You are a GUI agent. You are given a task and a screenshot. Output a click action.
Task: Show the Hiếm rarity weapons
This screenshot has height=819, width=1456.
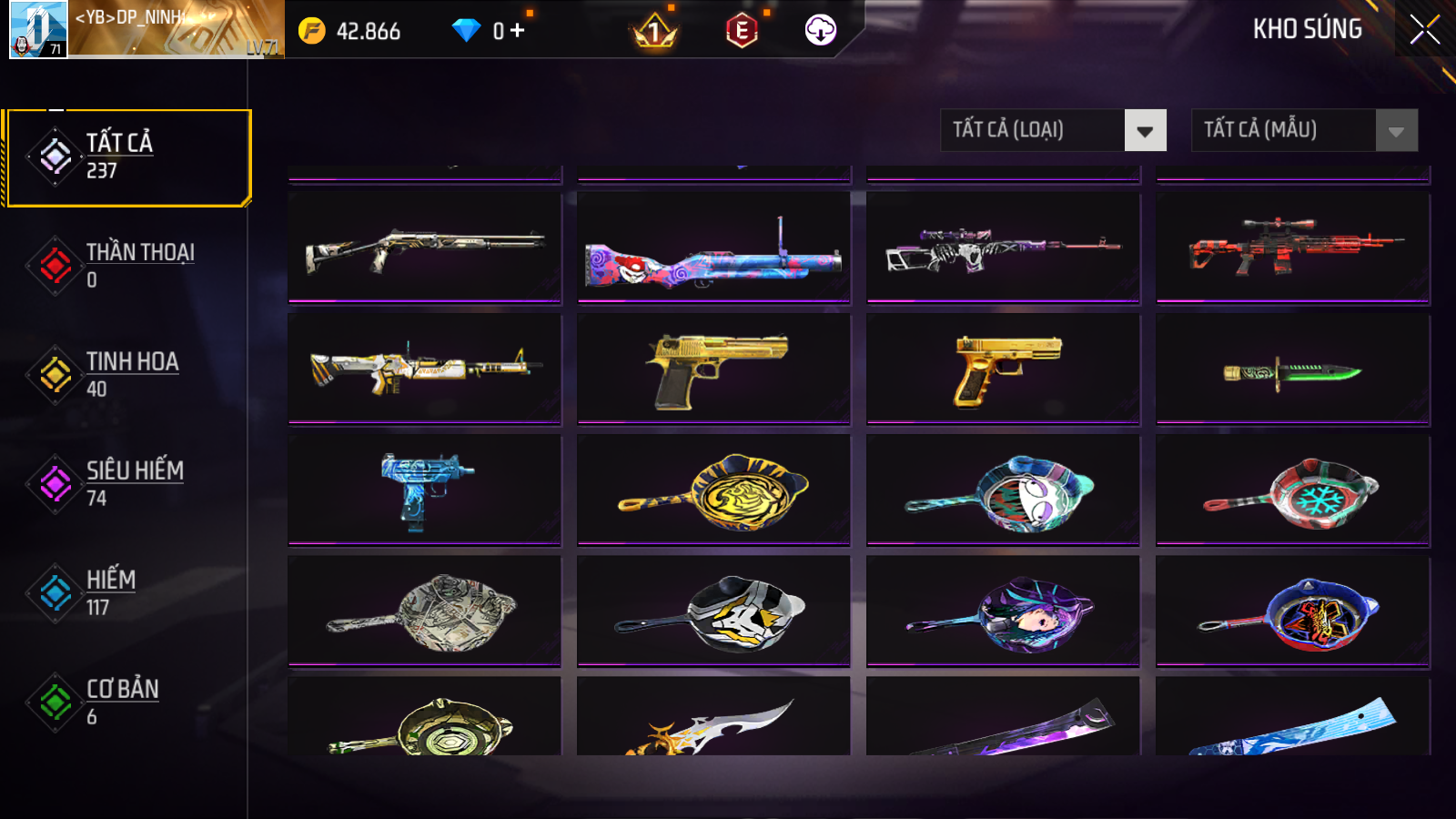coord(127,592)
